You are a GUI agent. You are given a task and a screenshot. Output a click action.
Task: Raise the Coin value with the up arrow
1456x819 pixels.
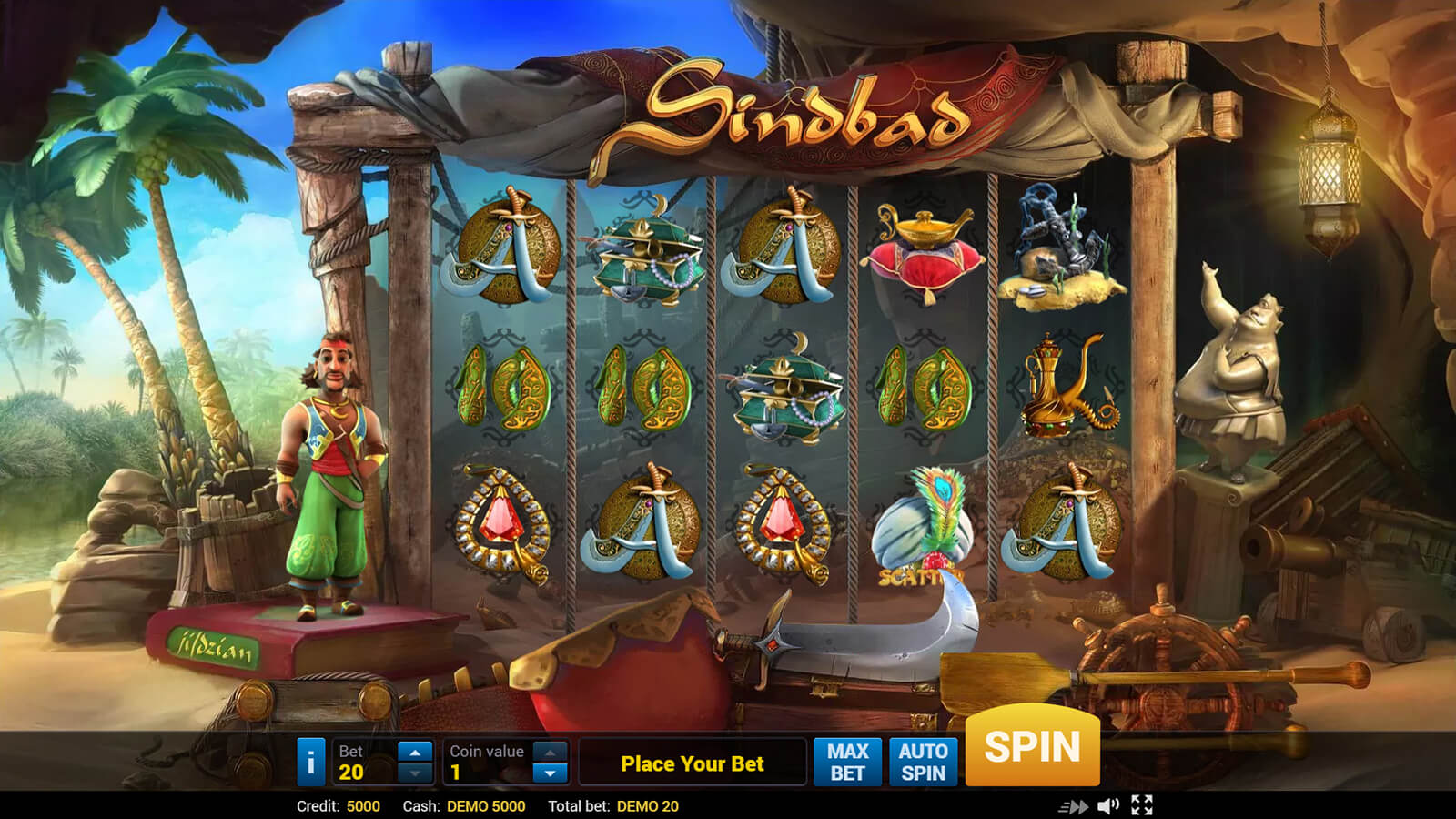tap(550, 752)
